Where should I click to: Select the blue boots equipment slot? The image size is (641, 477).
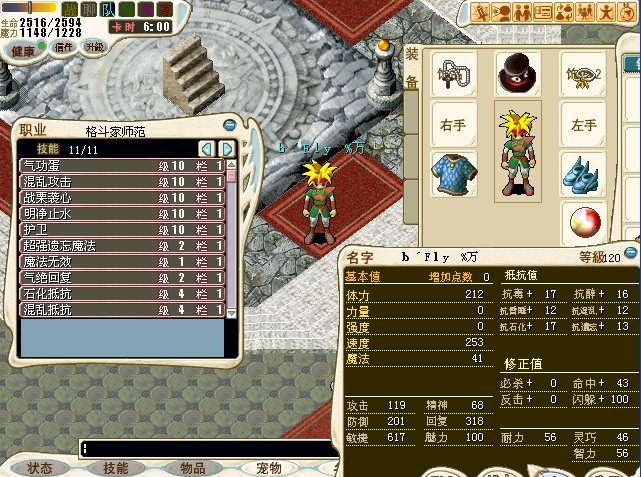(582, 172)
